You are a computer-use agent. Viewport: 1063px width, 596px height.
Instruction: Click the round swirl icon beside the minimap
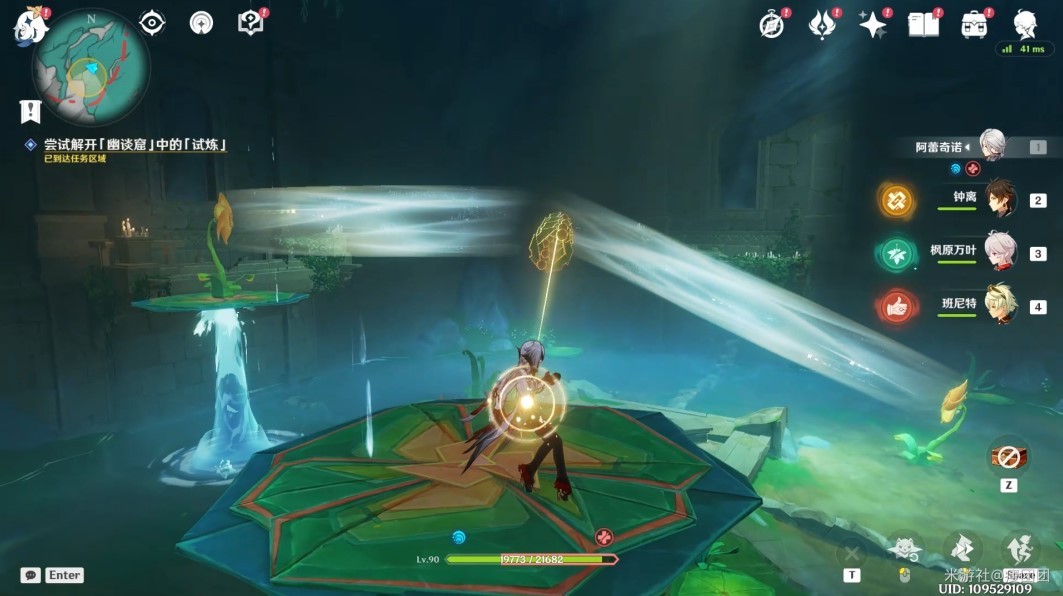pos(201,23)
